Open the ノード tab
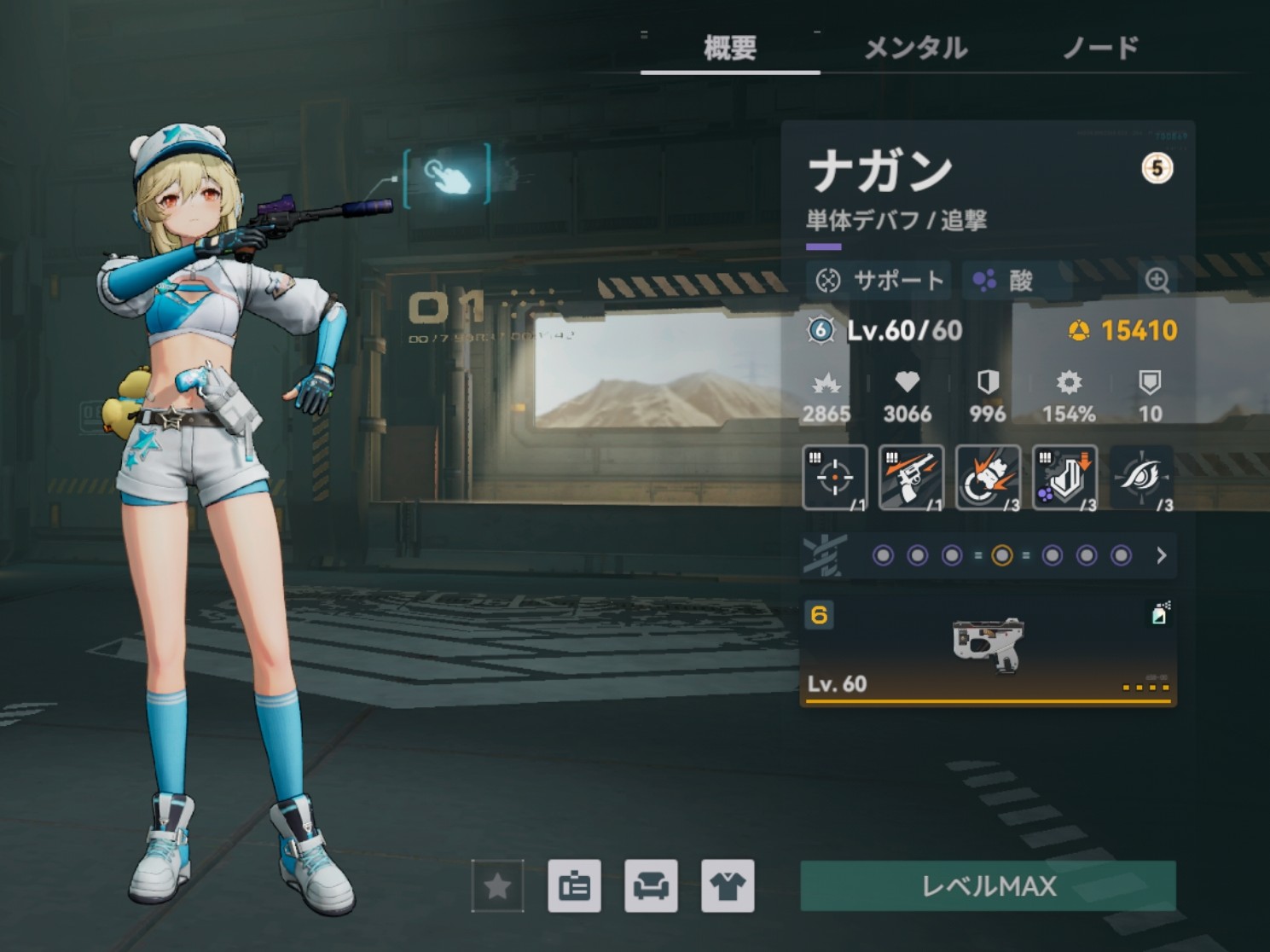1270x952 pixels. point(1100,48)
